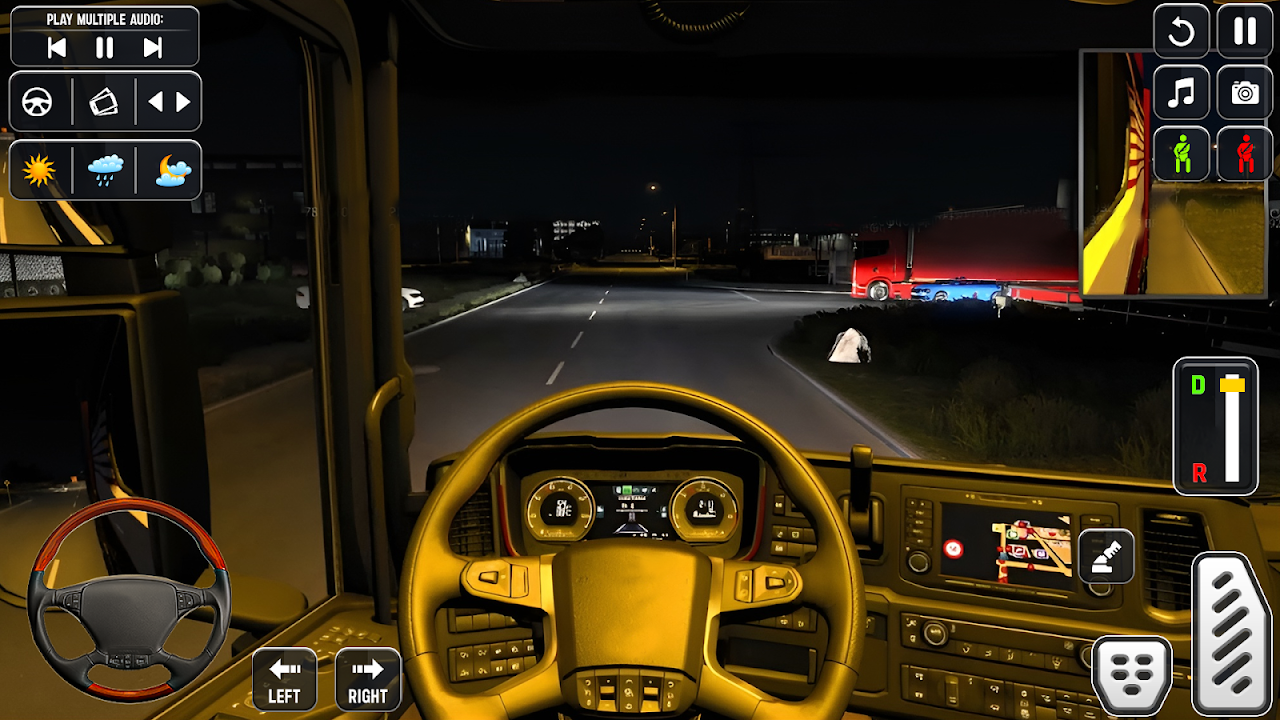
Task: Pause the audio in the multiple audio panel
Action: (105, 48)
